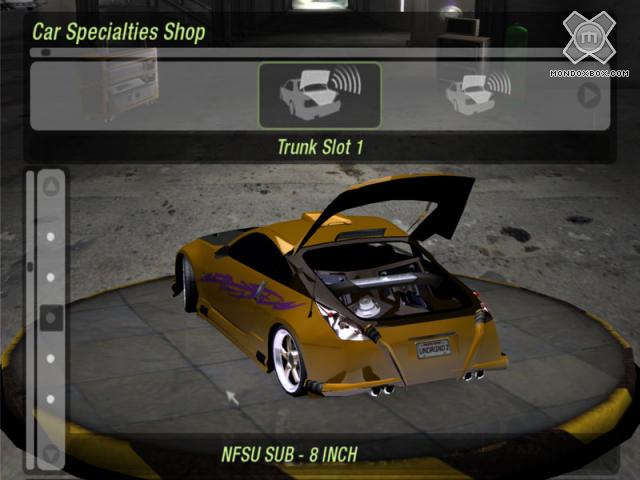Screen dimensions: 640x480
Task: Select the highlighted Trunk Slot 1 icon
Action: click(319, 95)
